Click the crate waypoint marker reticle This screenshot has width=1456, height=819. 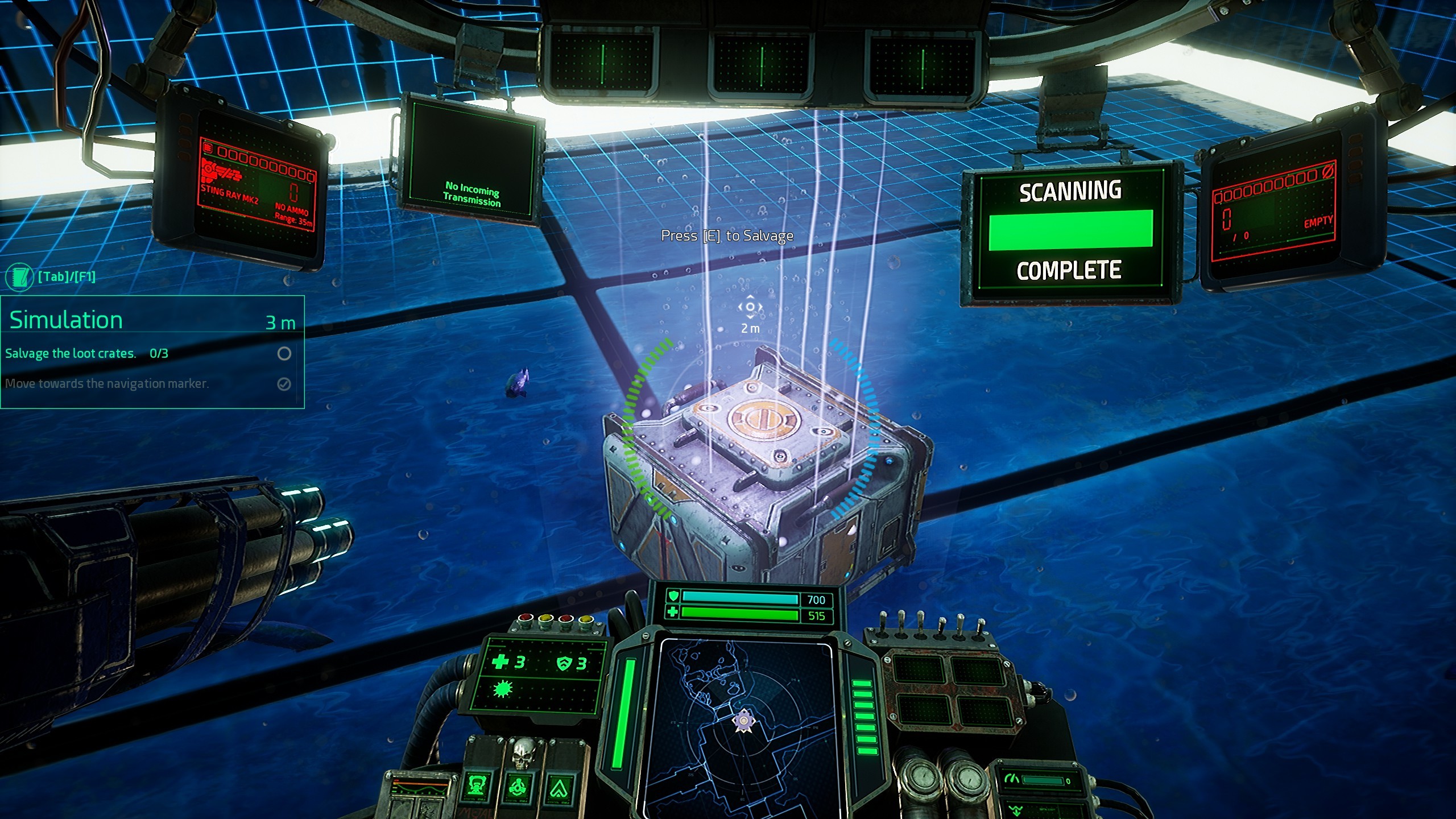[750, 307]
